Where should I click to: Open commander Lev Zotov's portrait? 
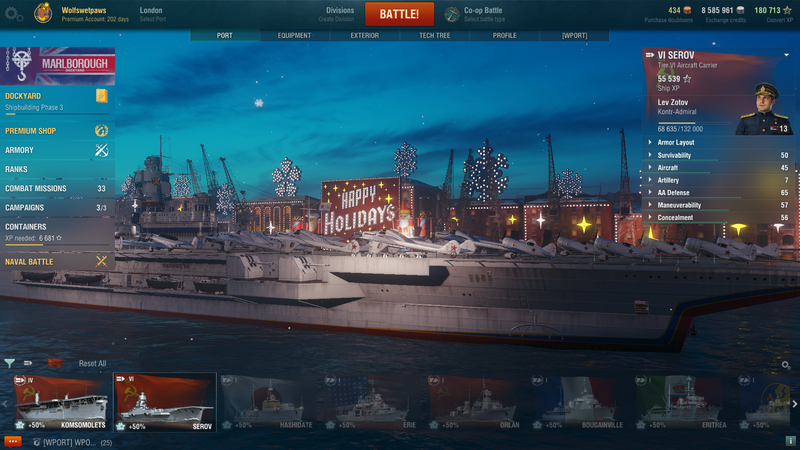point(763,110)
